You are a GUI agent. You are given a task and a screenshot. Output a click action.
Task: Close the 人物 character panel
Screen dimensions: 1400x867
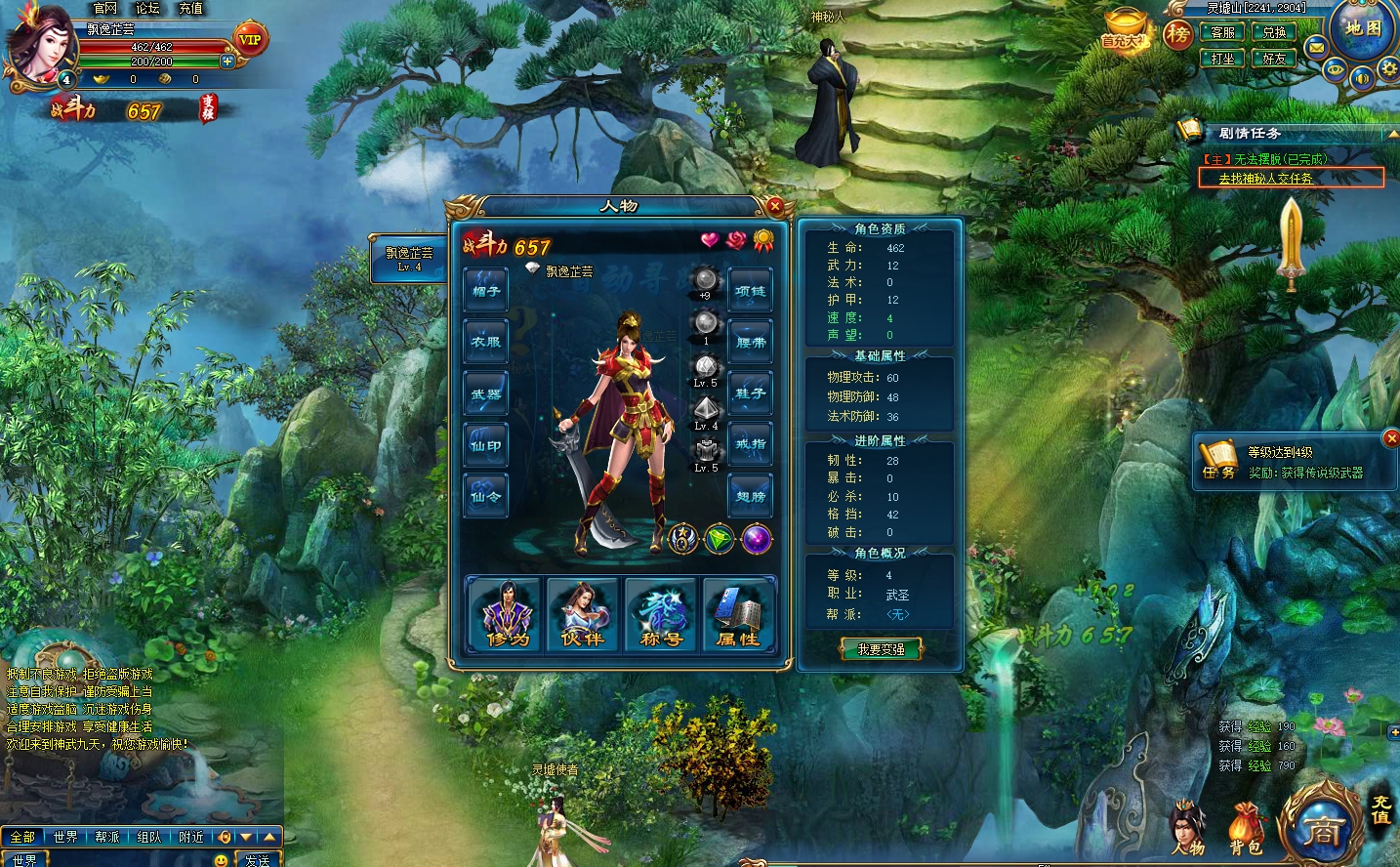[775, 206]
